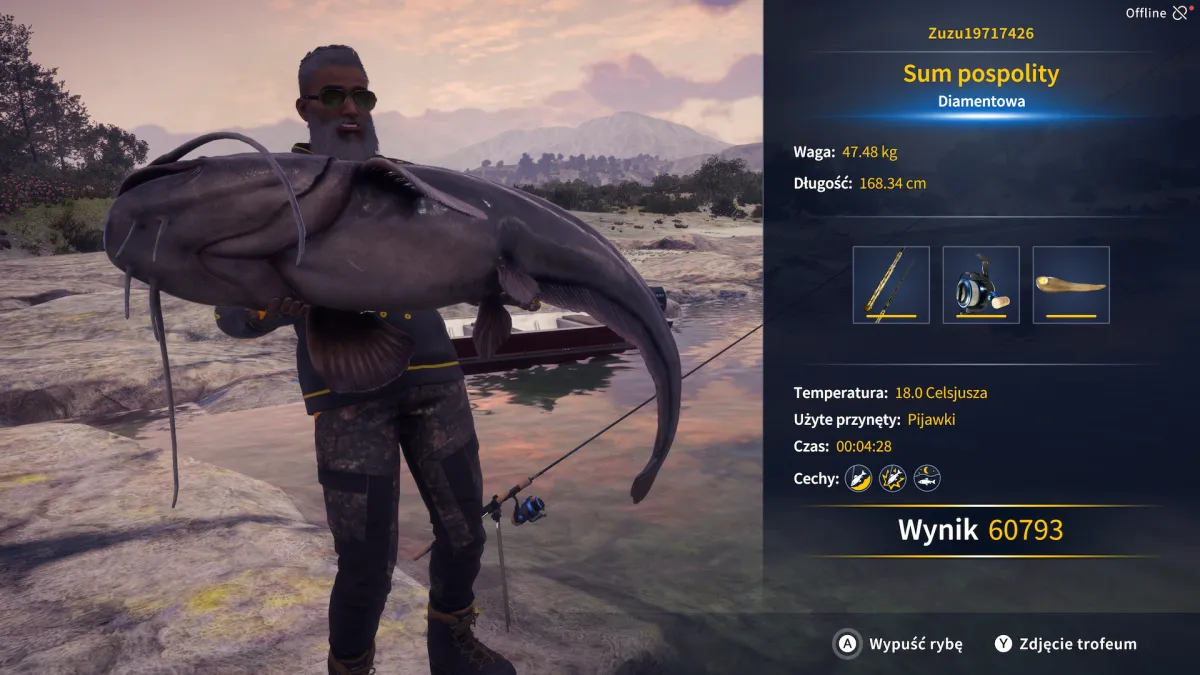Viewport: 1200px width, 675px height.
Task: Select the fishing rod equipment slot
Action: (x=891, y=285)
